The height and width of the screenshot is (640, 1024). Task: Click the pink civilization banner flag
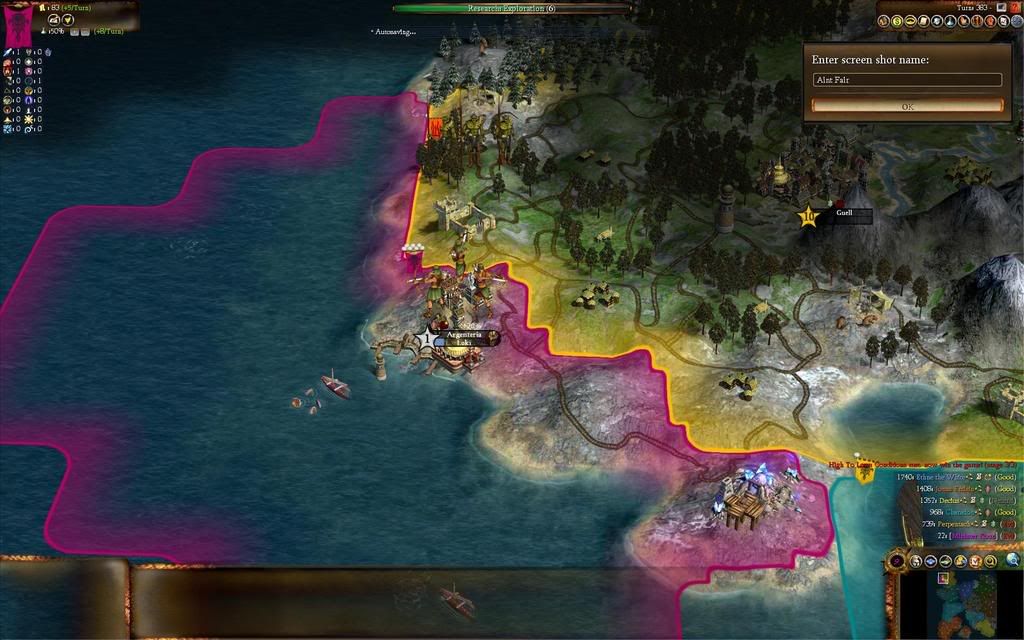click(18, 28)
